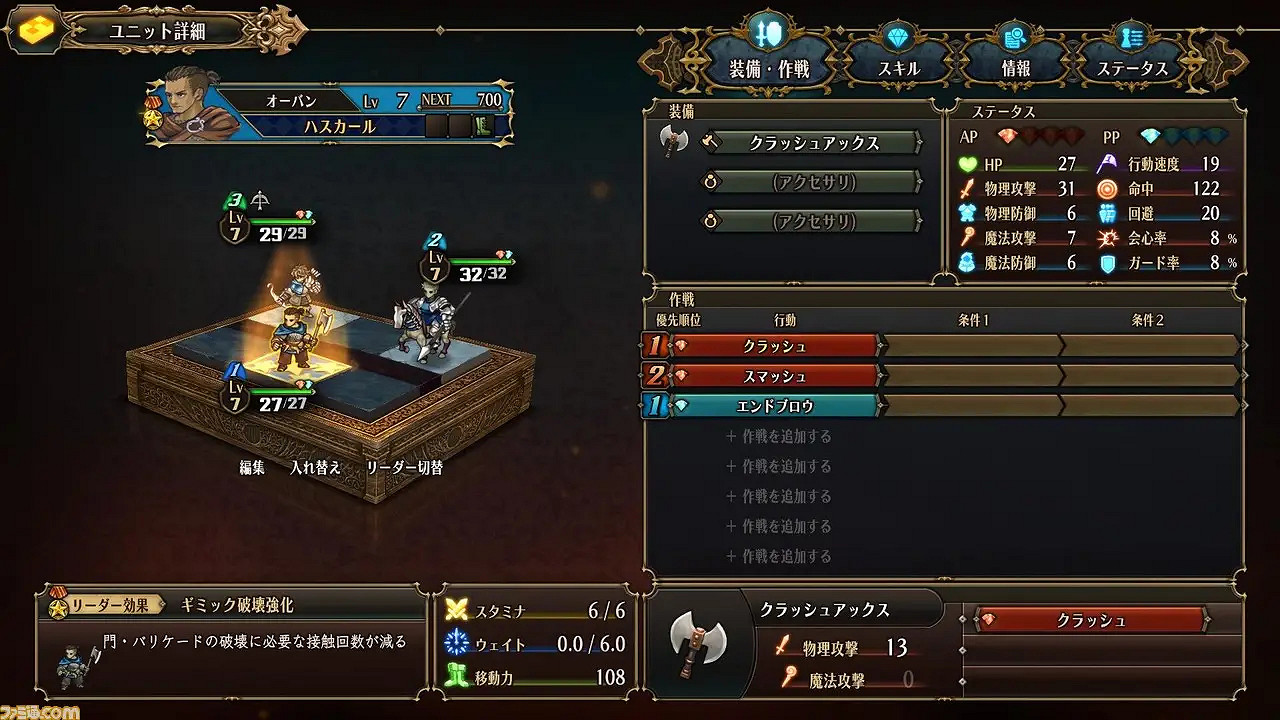Open the 条件1 slot for クラッシュ
1280x720 pixels.
click(971, 346)
